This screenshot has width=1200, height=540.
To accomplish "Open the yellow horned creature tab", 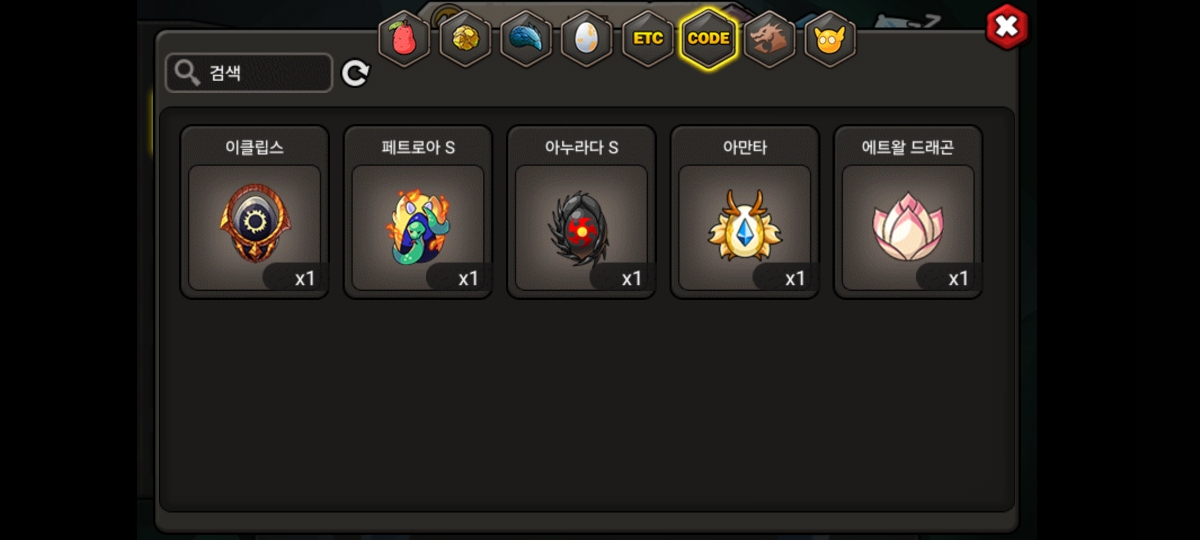I will pyautogui.click(x=830, y=39).
